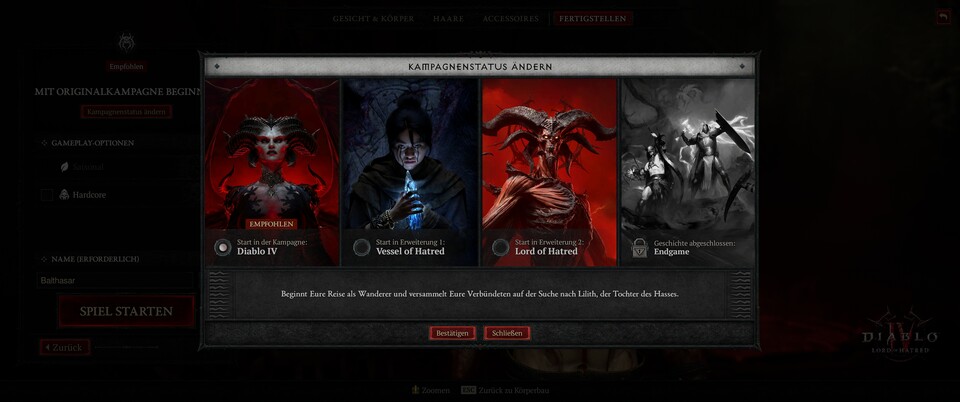The image size is (960, 402).
Task: Click the Kampagnenstatus ändern button on the left
Action: point(127,112)
